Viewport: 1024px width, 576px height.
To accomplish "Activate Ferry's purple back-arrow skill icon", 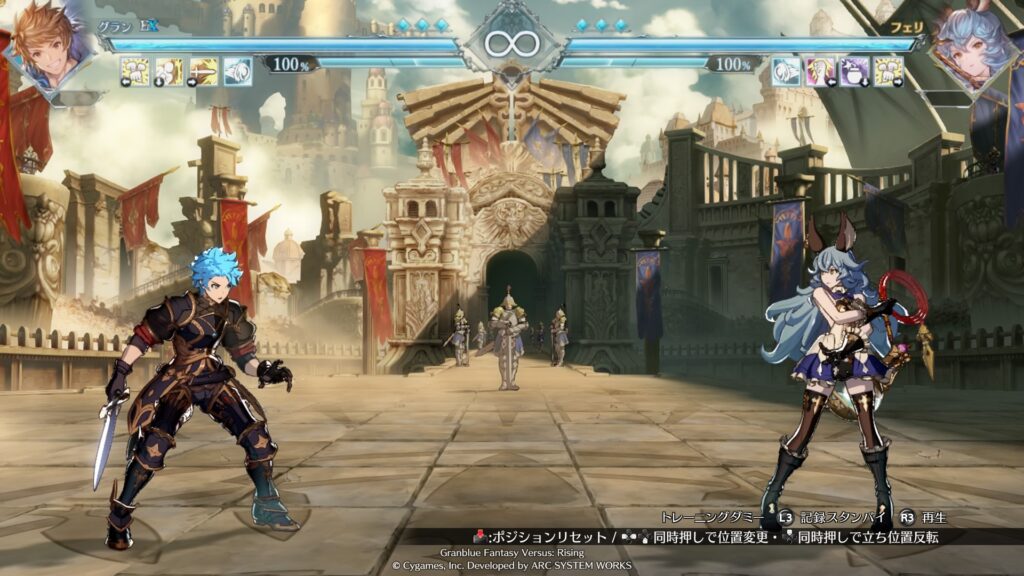I will (820, 70).
